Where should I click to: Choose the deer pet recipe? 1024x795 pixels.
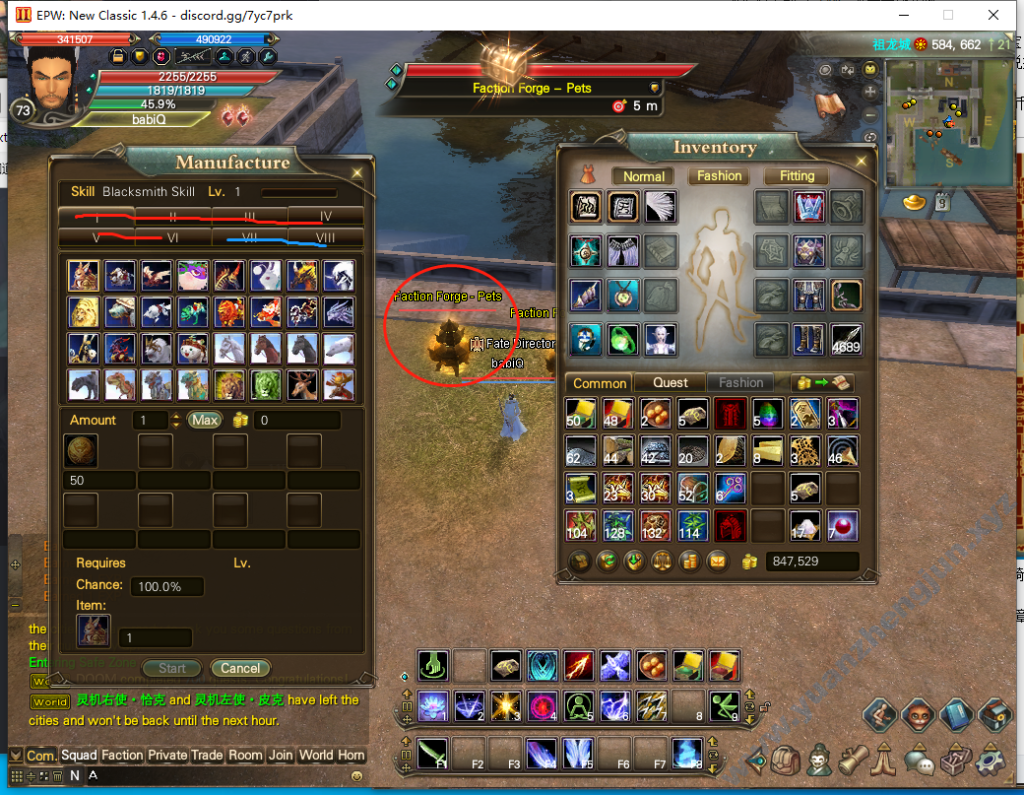coord(302,383)
